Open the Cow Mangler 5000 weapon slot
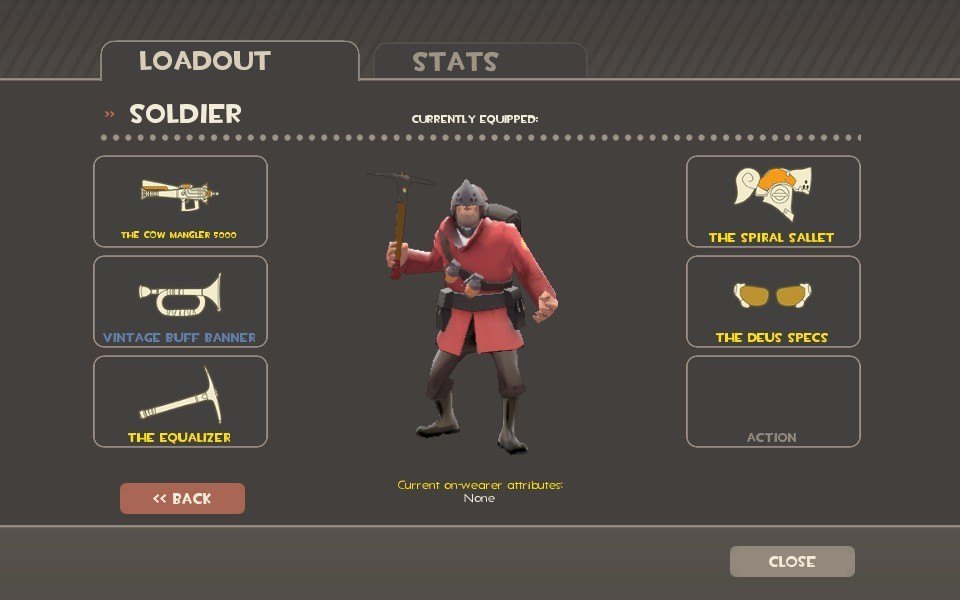Screen dimensions: 960x600 point(180,201)
